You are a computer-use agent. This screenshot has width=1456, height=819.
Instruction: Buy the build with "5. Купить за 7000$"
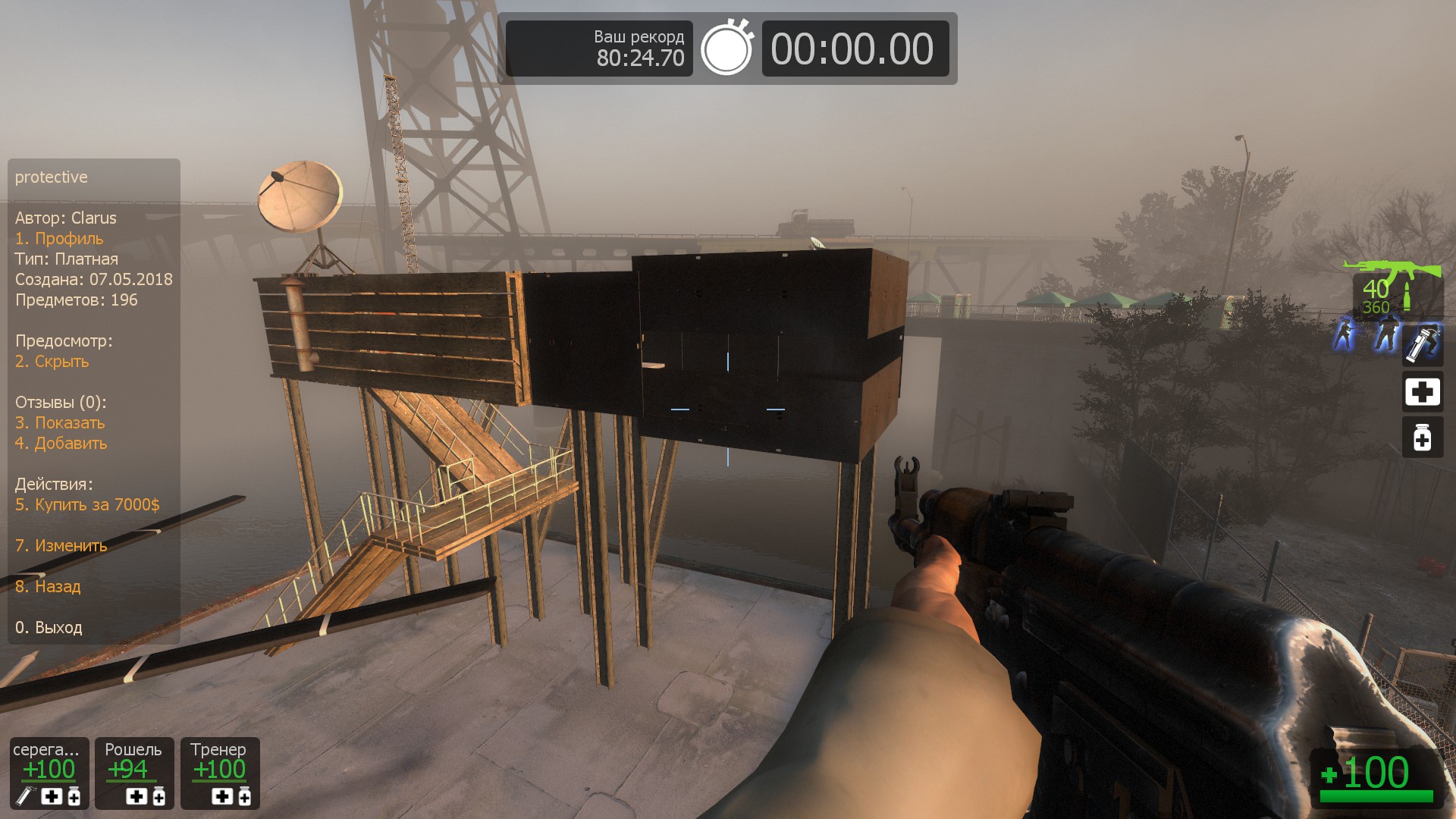(87, 505)
